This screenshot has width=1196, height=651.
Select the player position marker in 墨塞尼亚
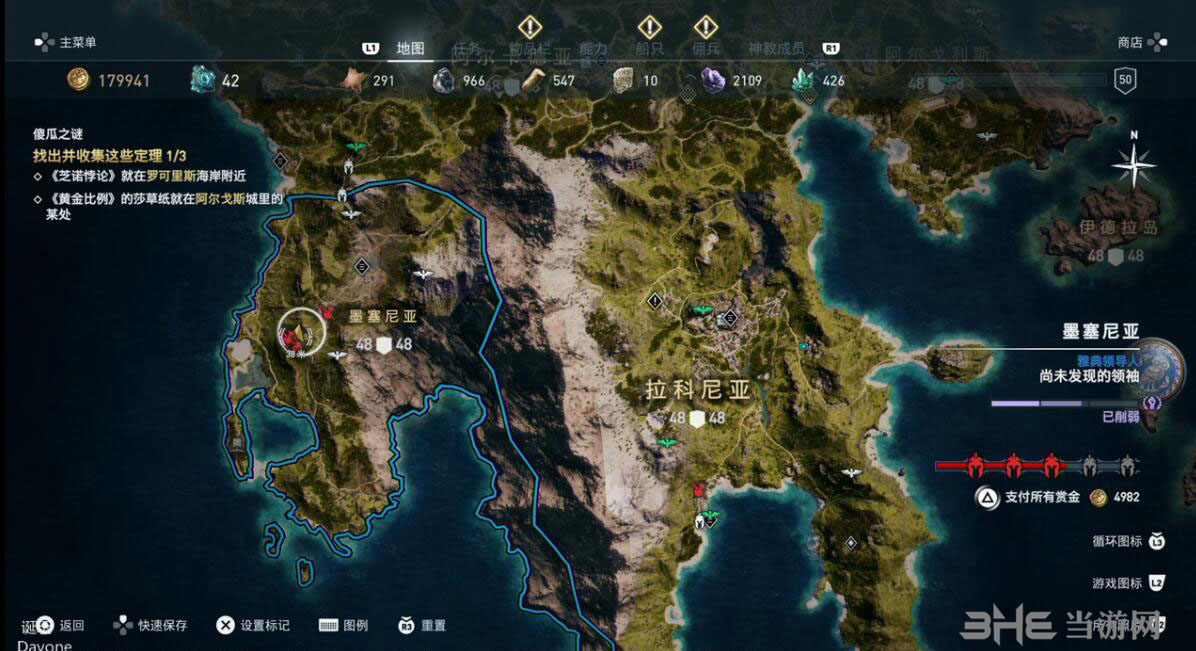pos(301,333)
